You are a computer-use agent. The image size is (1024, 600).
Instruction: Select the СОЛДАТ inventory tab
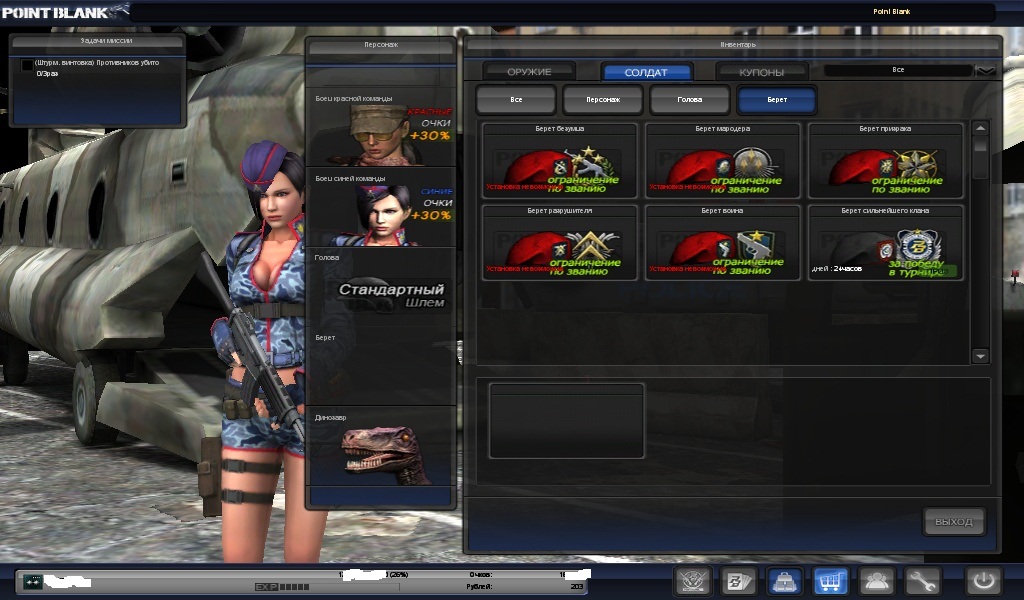coord(646,72)
